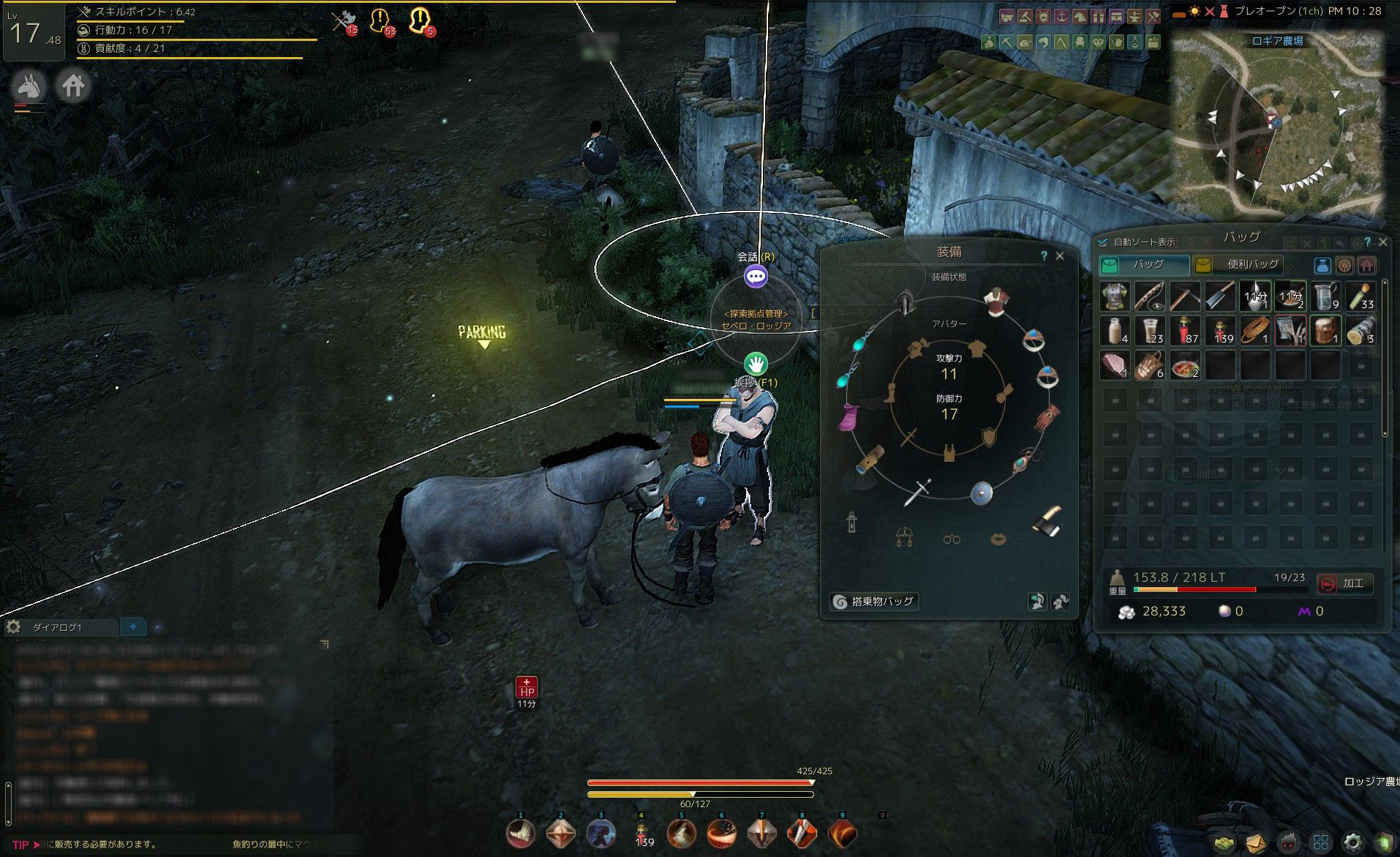1400x857 pixels.
Task: Use the potion in quickslot 4
Action: click(642, 833)
